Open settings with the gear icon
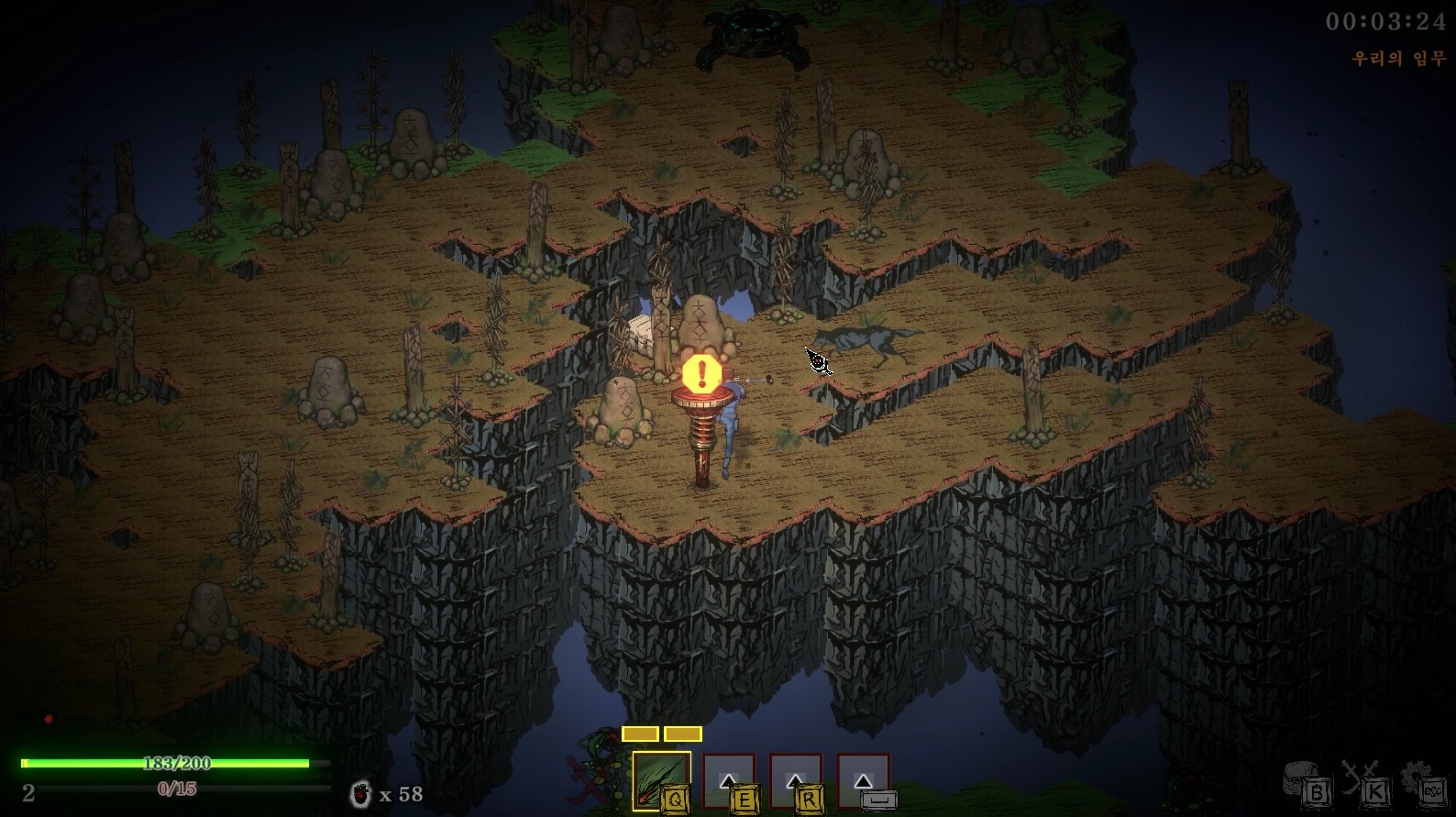Image resolution: width=1456 pixels, height=817 pixels. pos(1421,782)
